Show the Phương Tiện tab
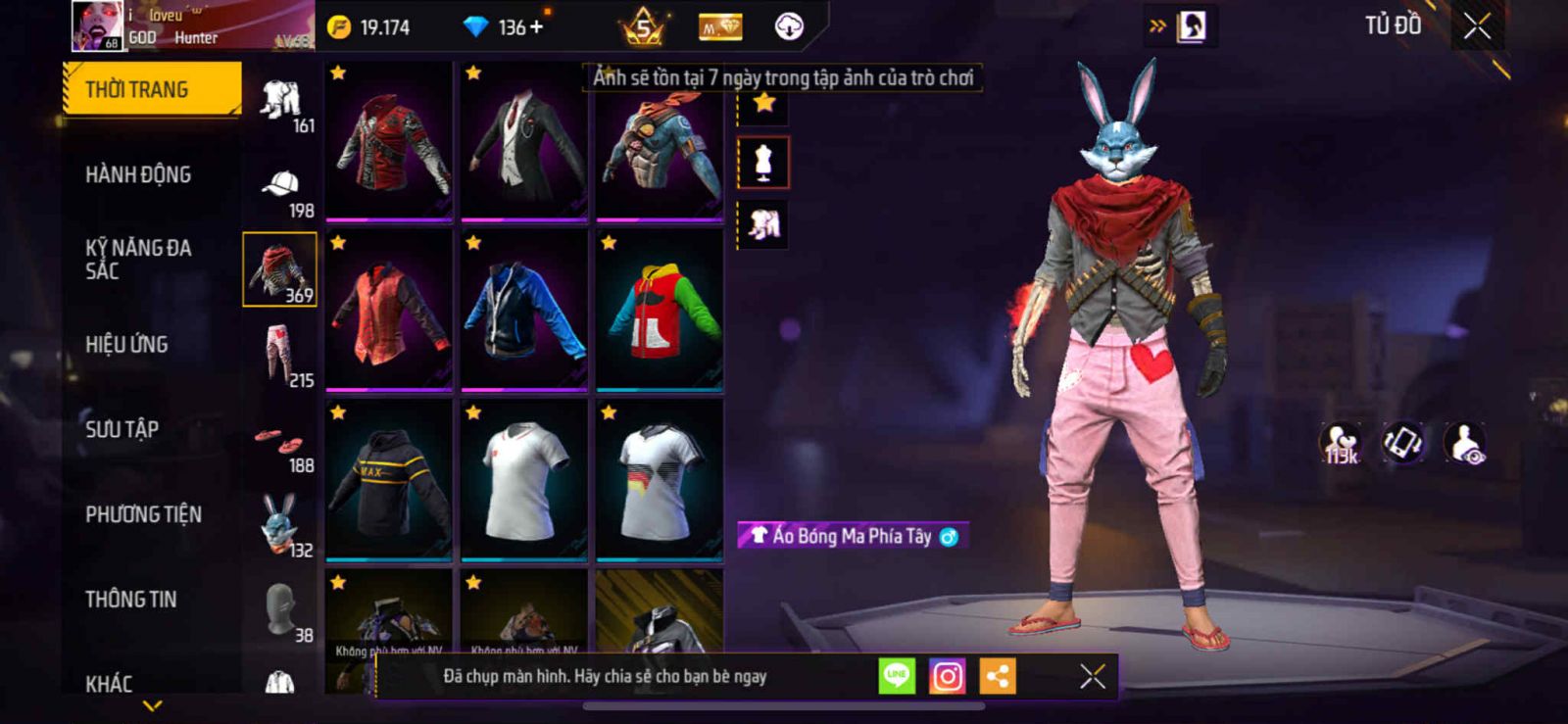Image resolution: width=1568 pixels, height=724 pixels. point(143,514)
